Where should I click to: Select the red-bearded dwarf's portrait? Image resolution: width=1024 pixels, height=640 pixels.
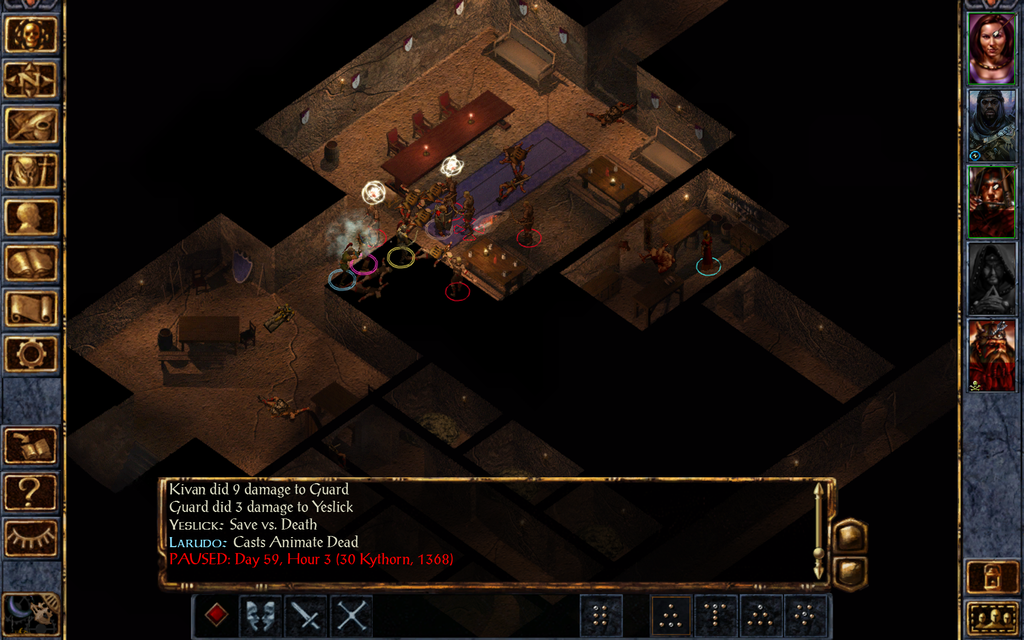(x=991, y=355)
